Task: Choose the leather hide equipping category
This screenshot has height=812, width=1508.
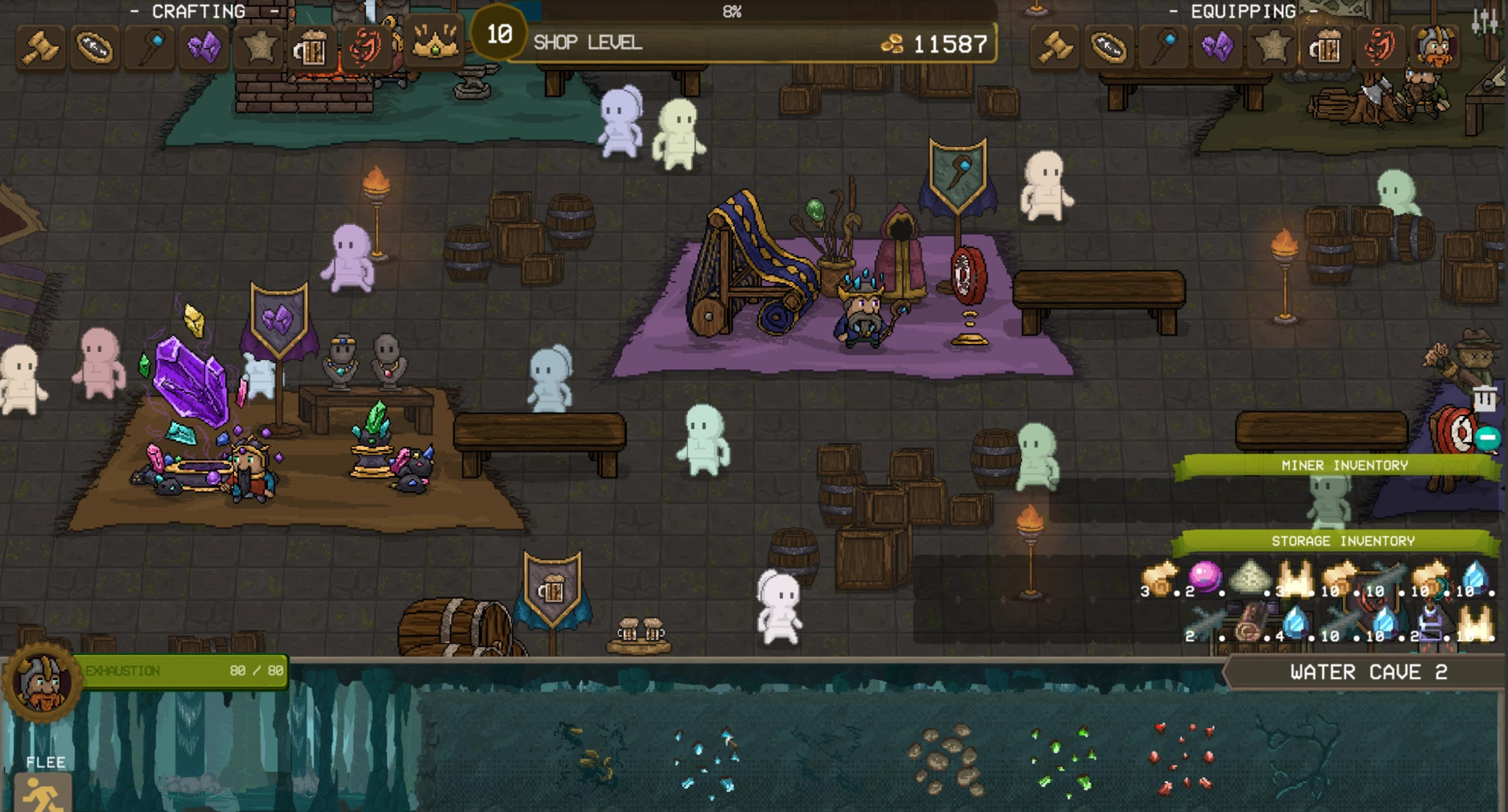Action: [1109, 48]
